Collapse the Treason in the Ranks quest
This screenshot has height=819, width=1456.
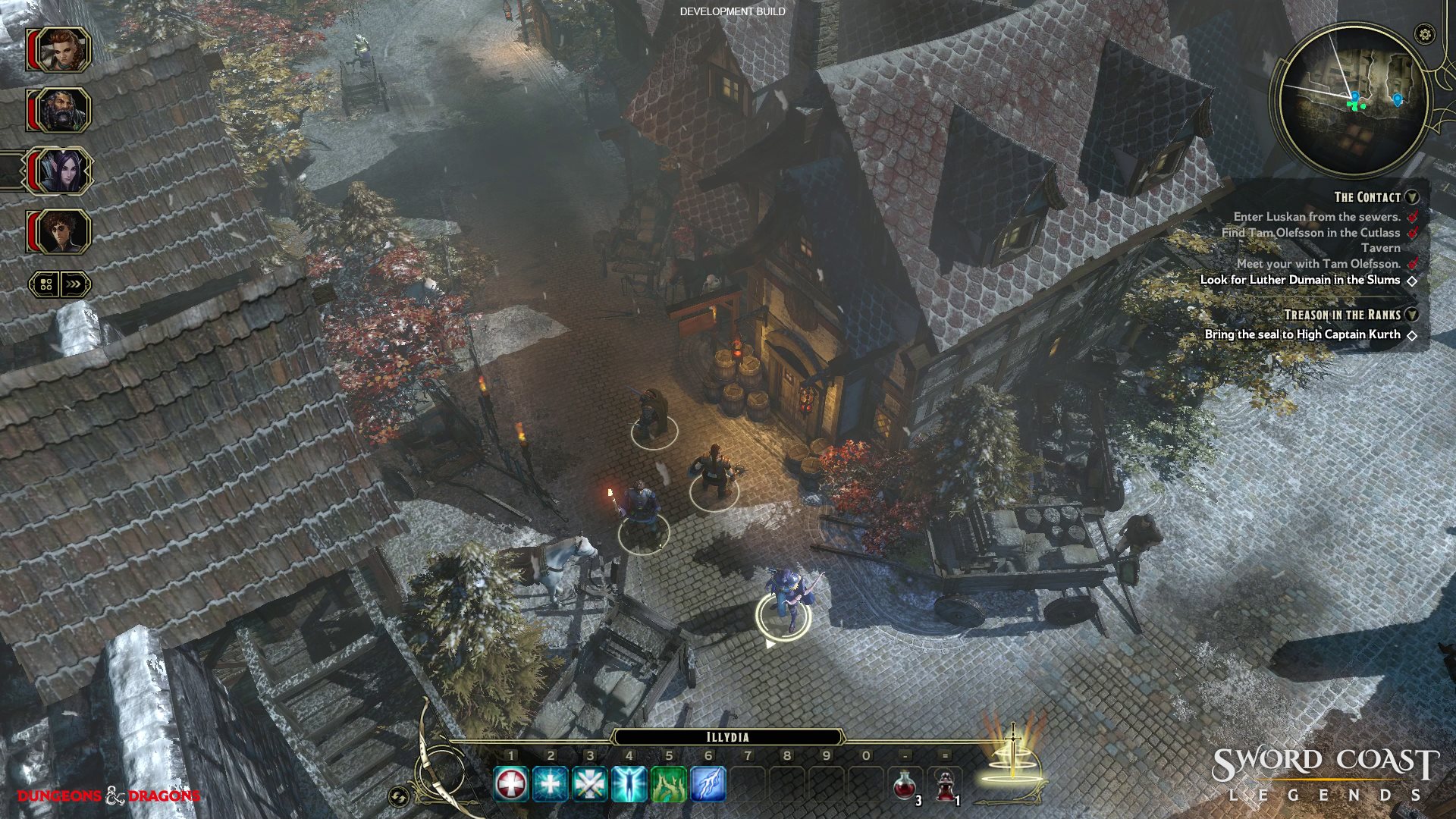pyautogui.click(x=1412, y=315)
